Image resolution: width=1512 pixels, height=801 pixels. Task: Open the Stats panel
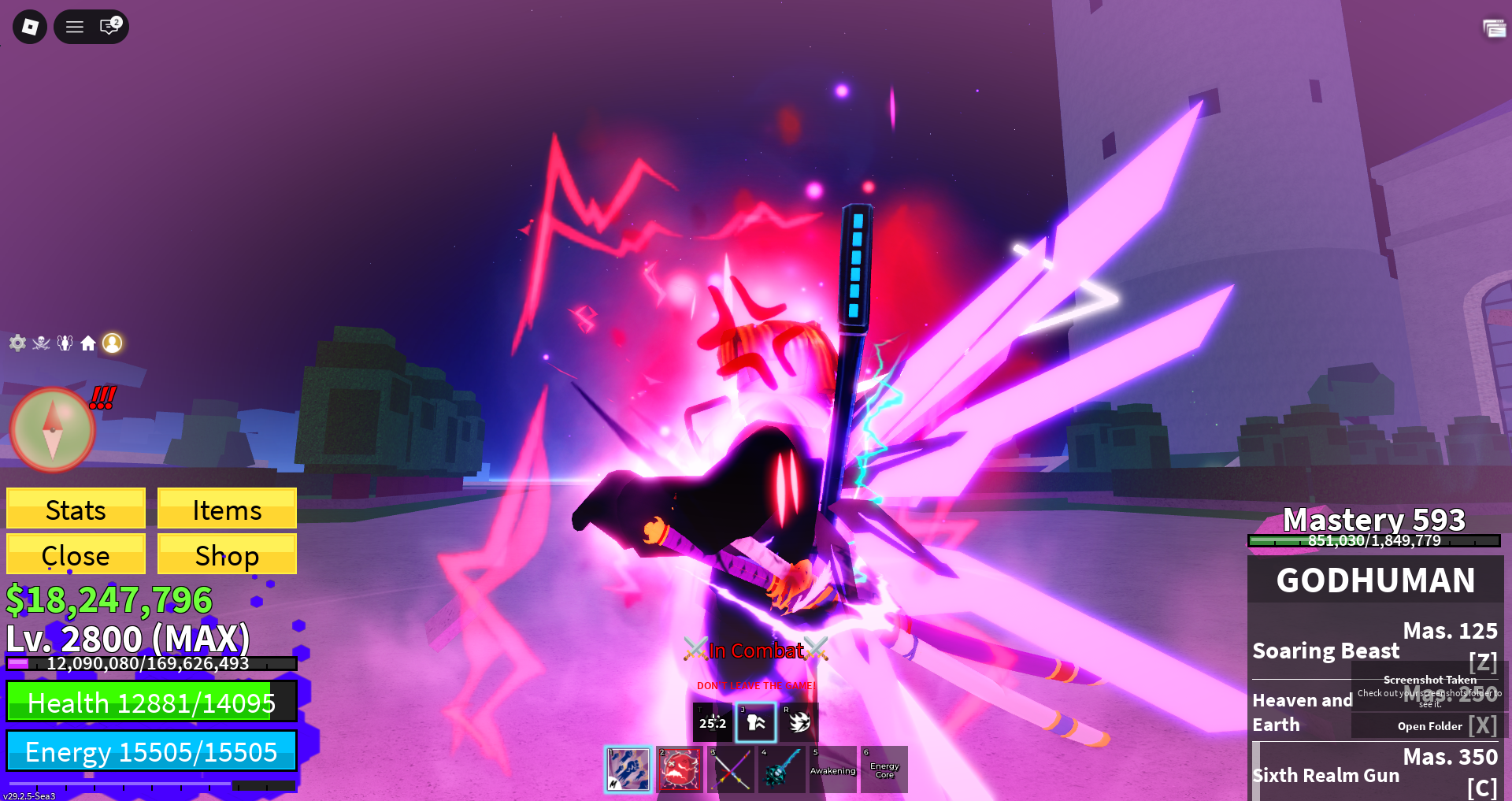point(76,509)
